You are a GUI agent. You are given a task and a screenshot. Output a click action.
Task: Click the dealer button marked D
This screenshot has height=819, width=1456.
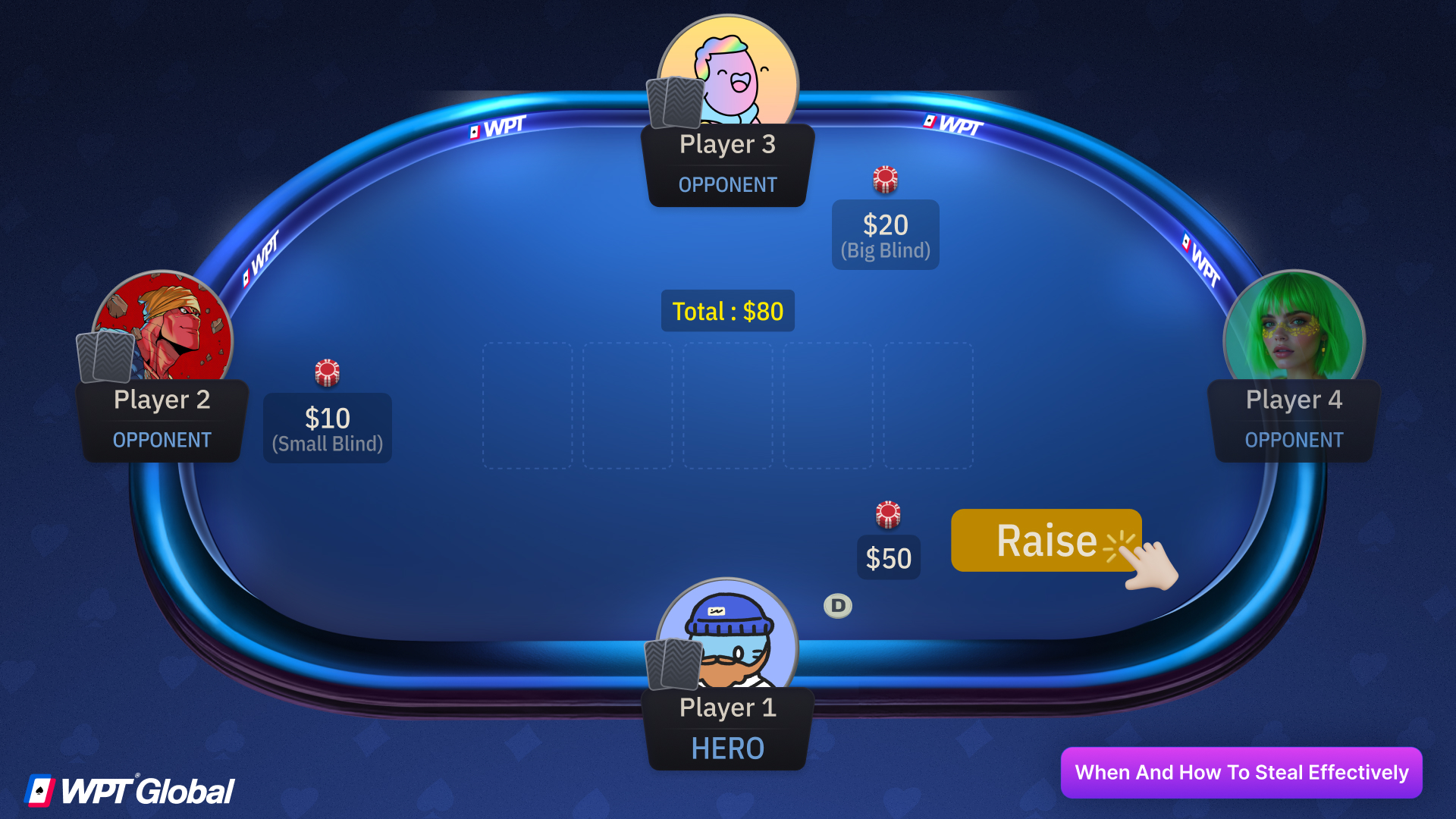pyautogui.click(x=837, y=605)
